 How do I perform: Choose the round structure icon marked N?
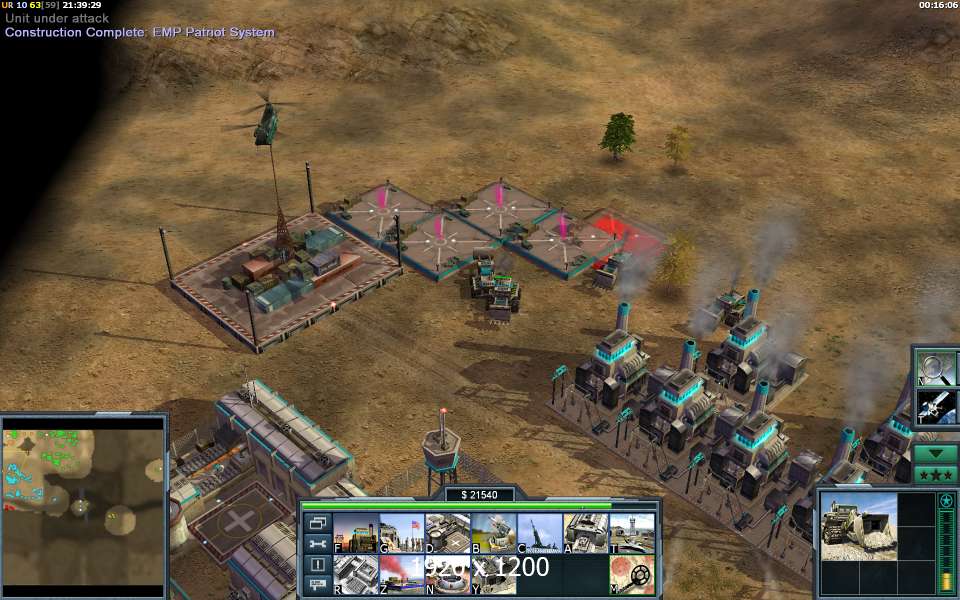pos(447,574)
